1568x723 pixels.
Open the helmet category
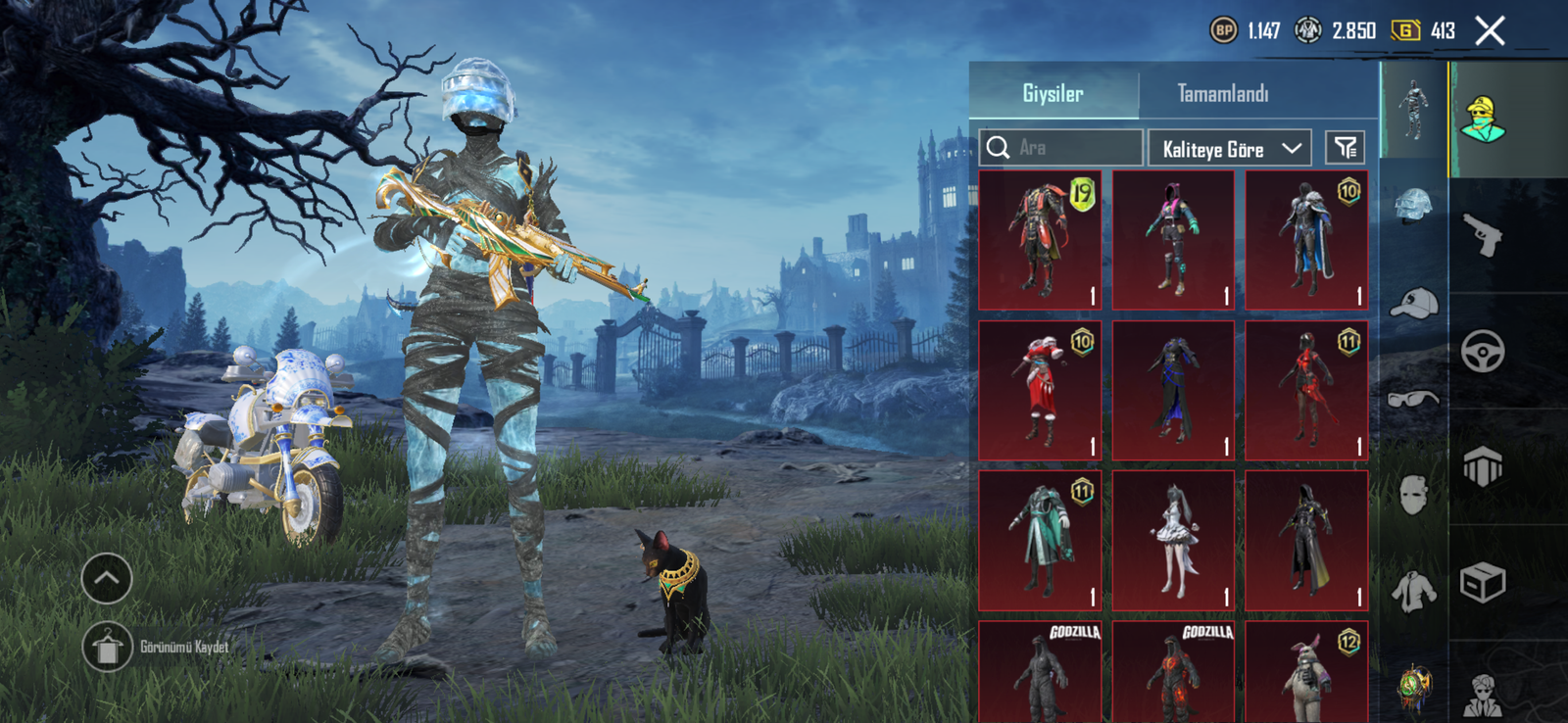click(1413, 206)
